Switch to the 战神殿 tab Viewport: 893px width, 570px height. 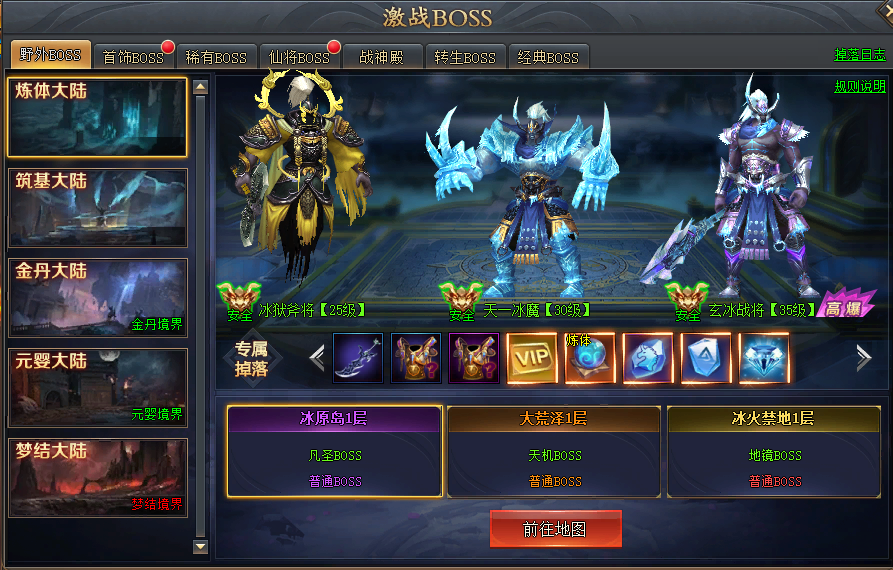click(x=381, y=57)
